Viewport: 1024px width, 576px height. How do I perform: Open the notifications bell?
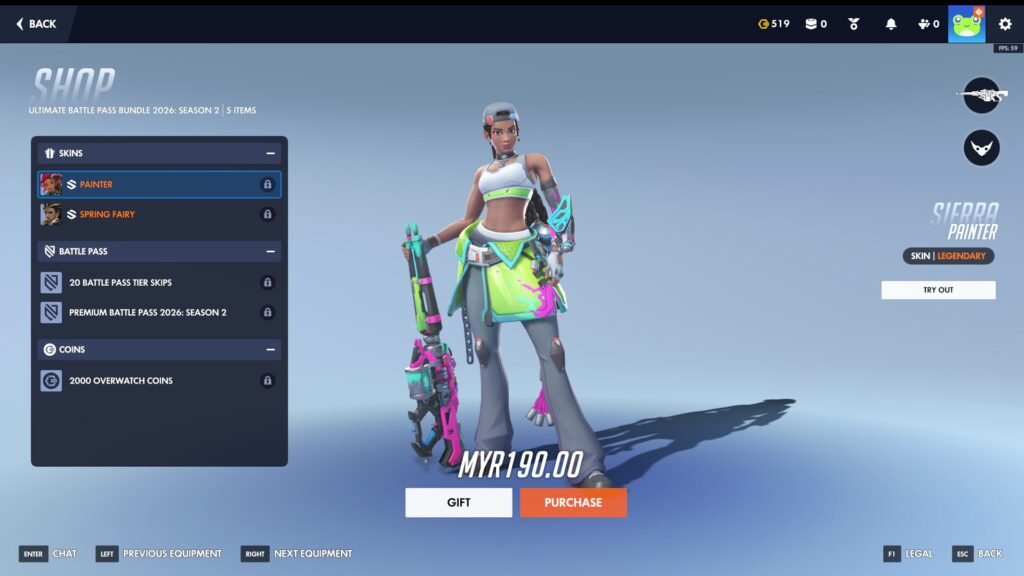point(891,24)
